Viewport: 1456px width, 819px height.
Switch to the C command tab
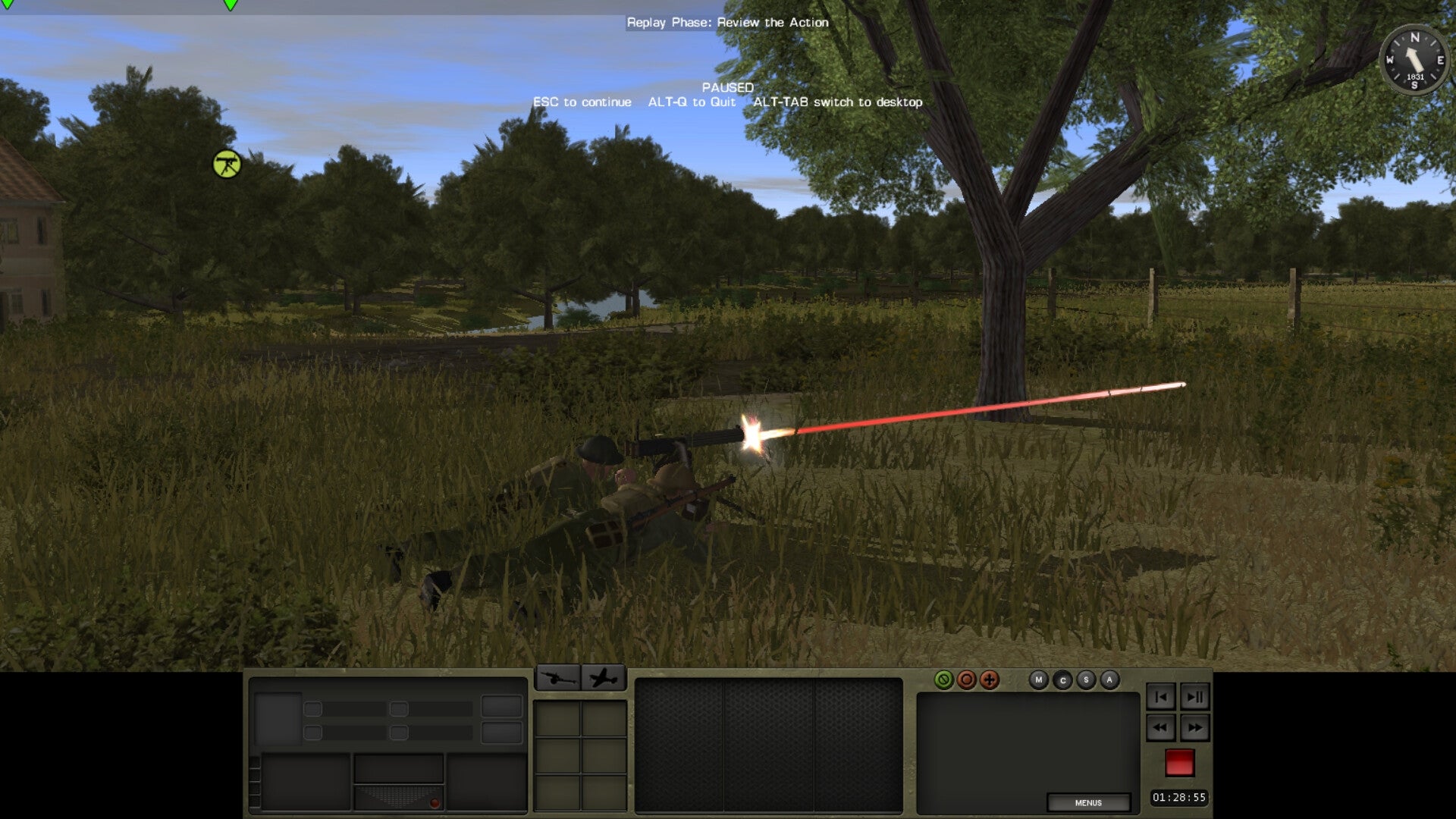click(1063, 681)
